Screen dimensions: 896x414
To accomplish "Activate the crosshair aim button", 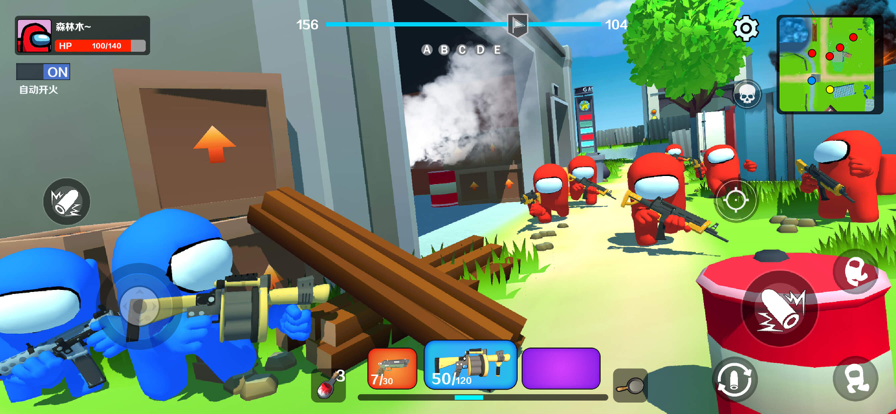I will [736, 199].
